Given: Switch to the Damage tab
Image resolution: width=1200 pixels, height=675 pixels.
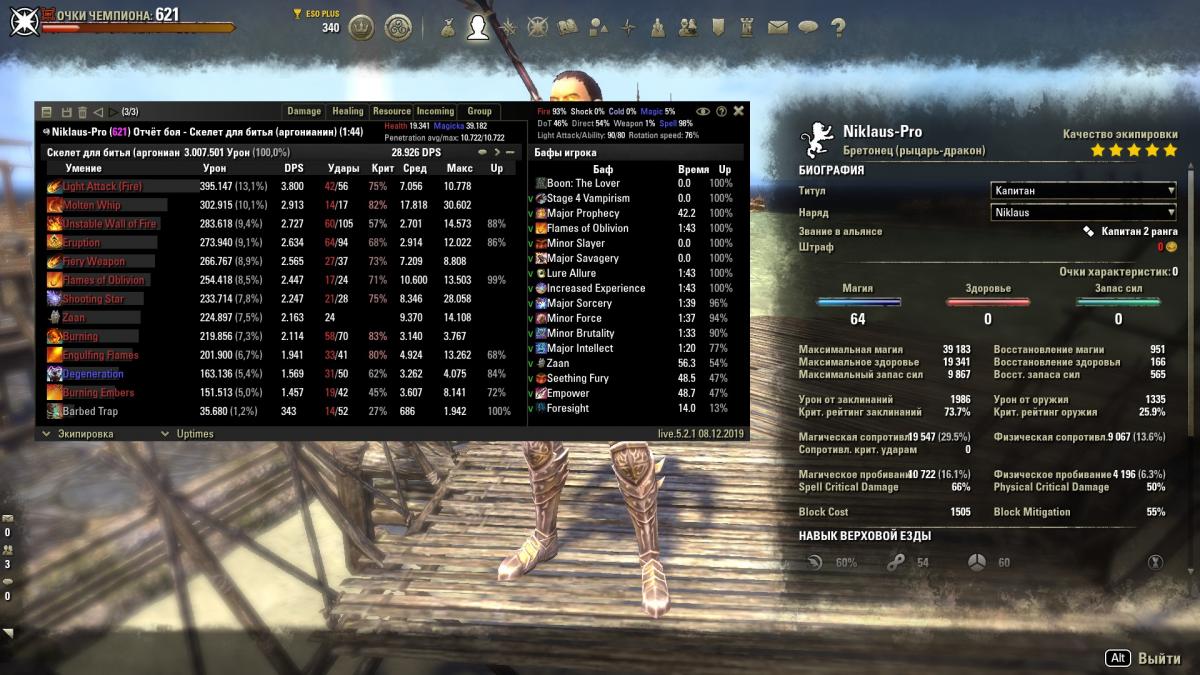Looking at the screenshot, I should 304,111.
